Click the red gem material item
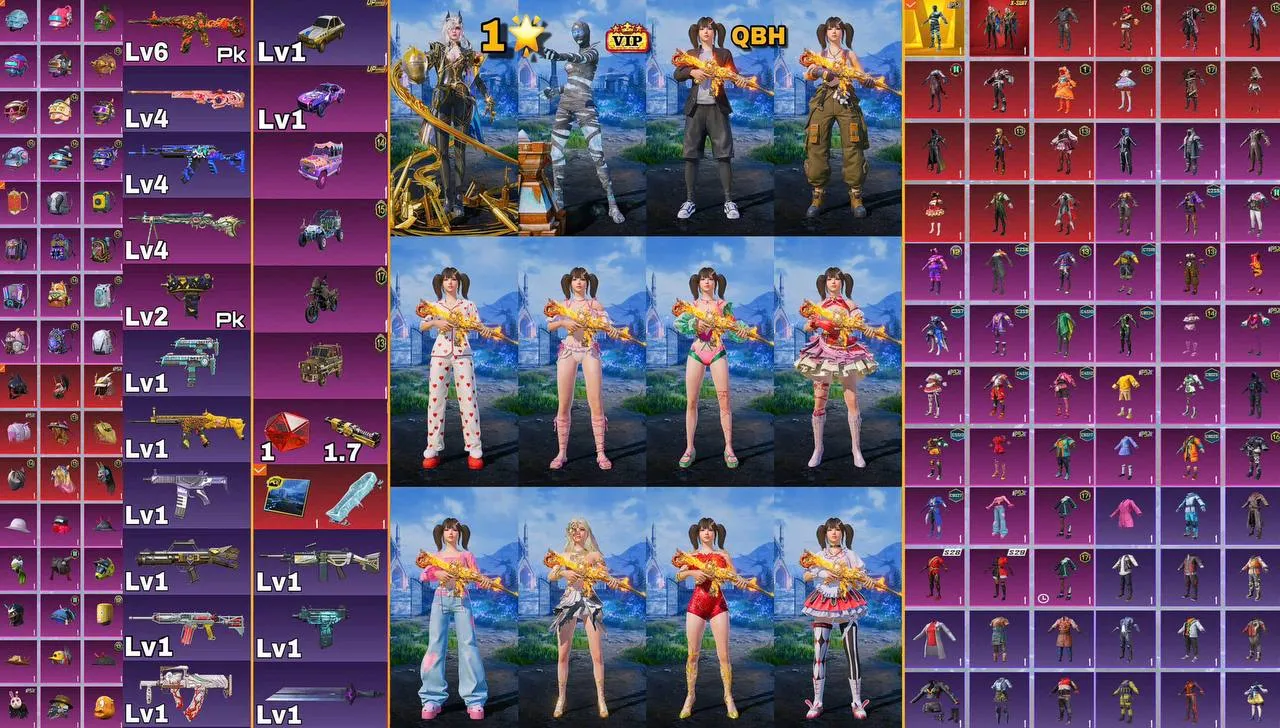This screenshot has width=1280, height=728. click(x=285, y=432)
